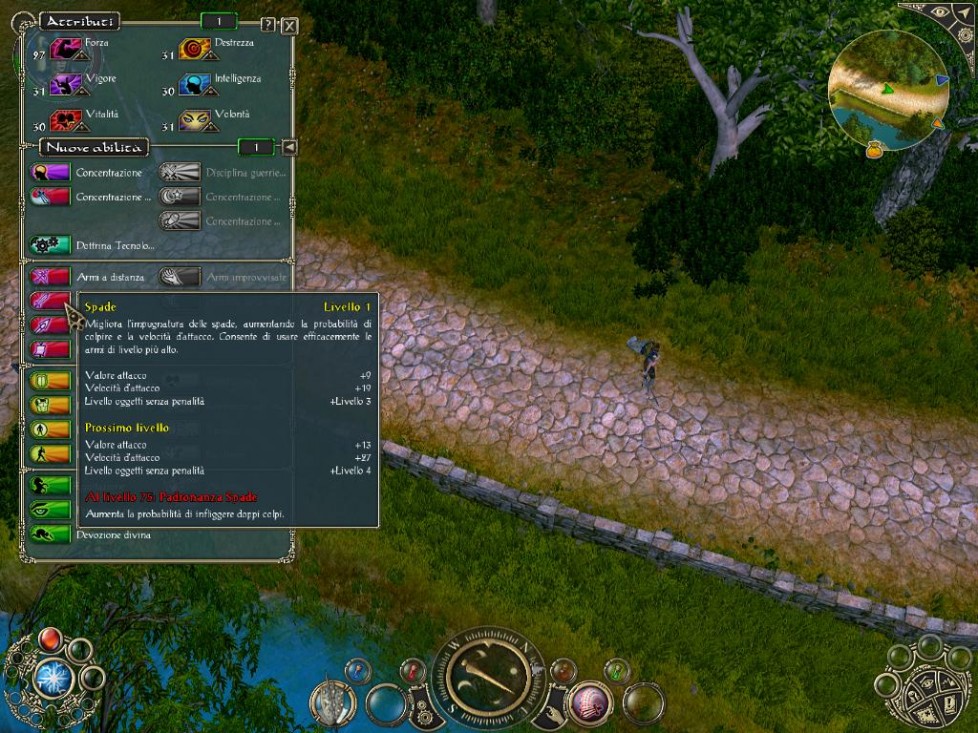Open the question mark help button
The height and width of the screenshot is (733, 978).
(268, 25)
